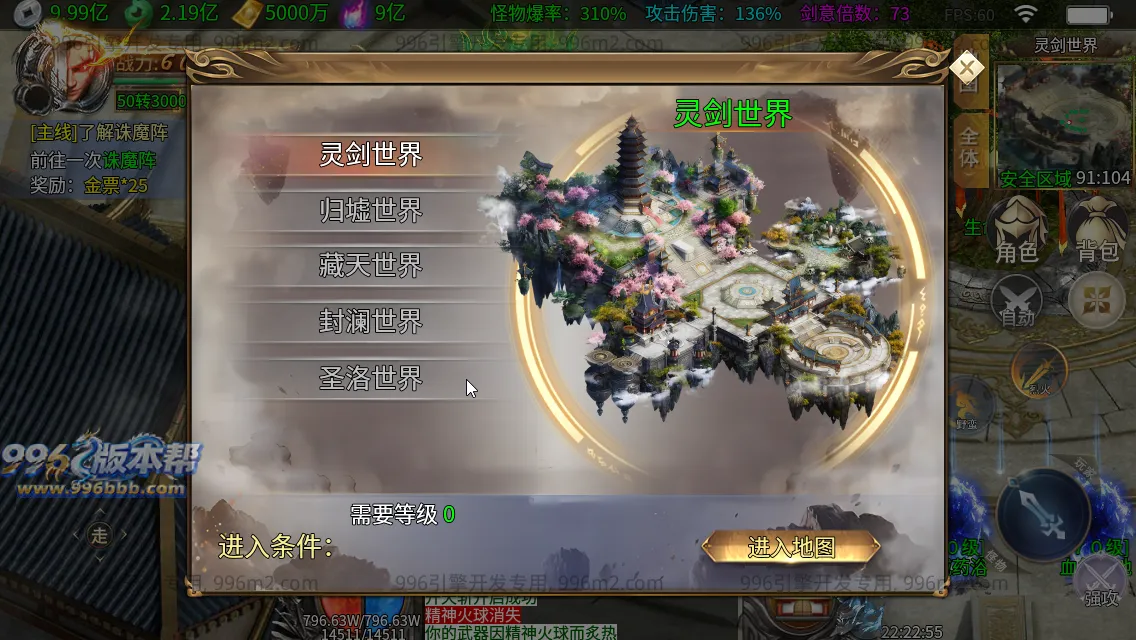Open the 主线 了解诛魔阵 quest tracker
This screenshot has width=1136, height=640.
point(99,132)
